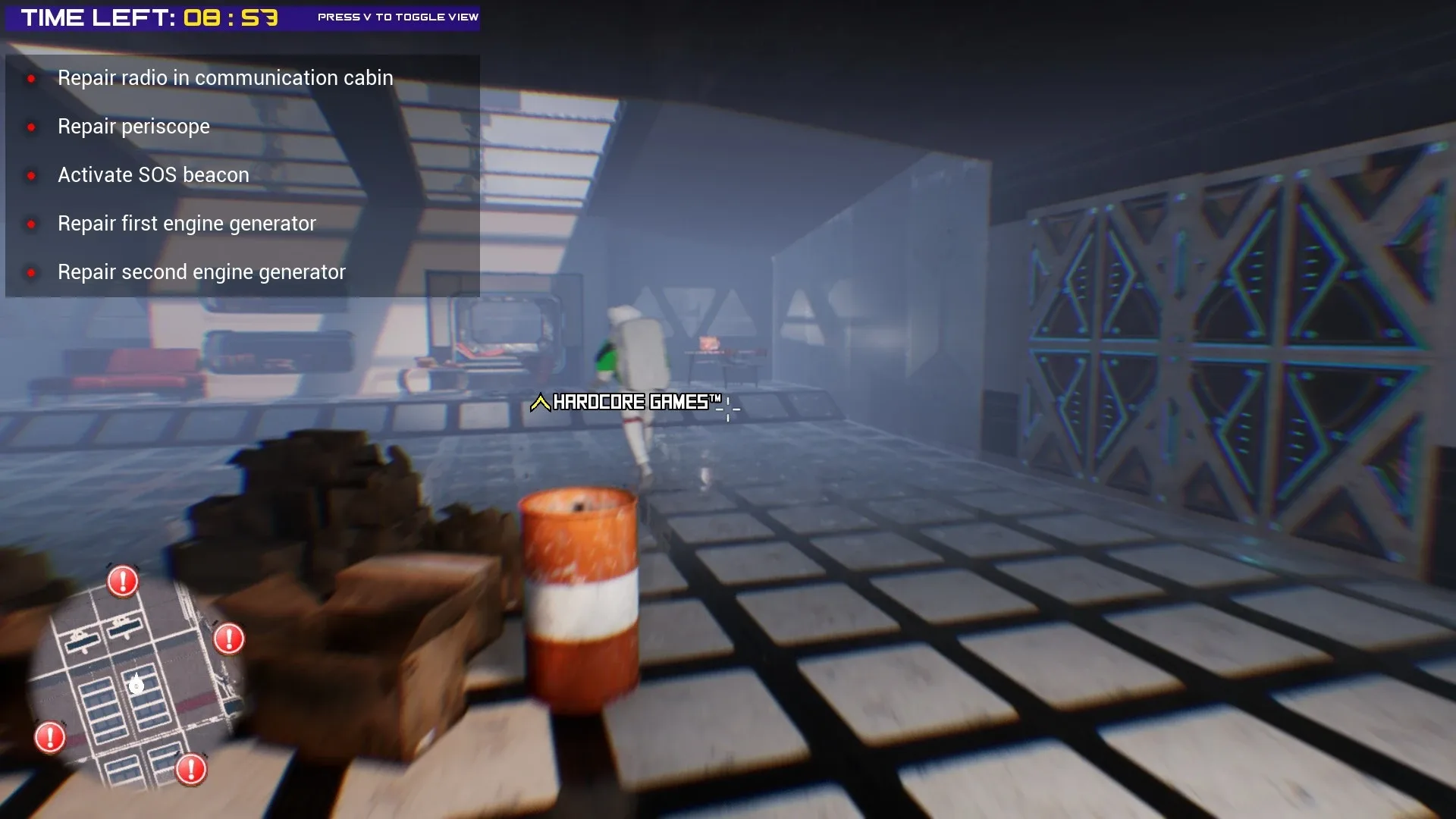Expand the objectives panel header
1456x819 pixels.
(243, 64)
